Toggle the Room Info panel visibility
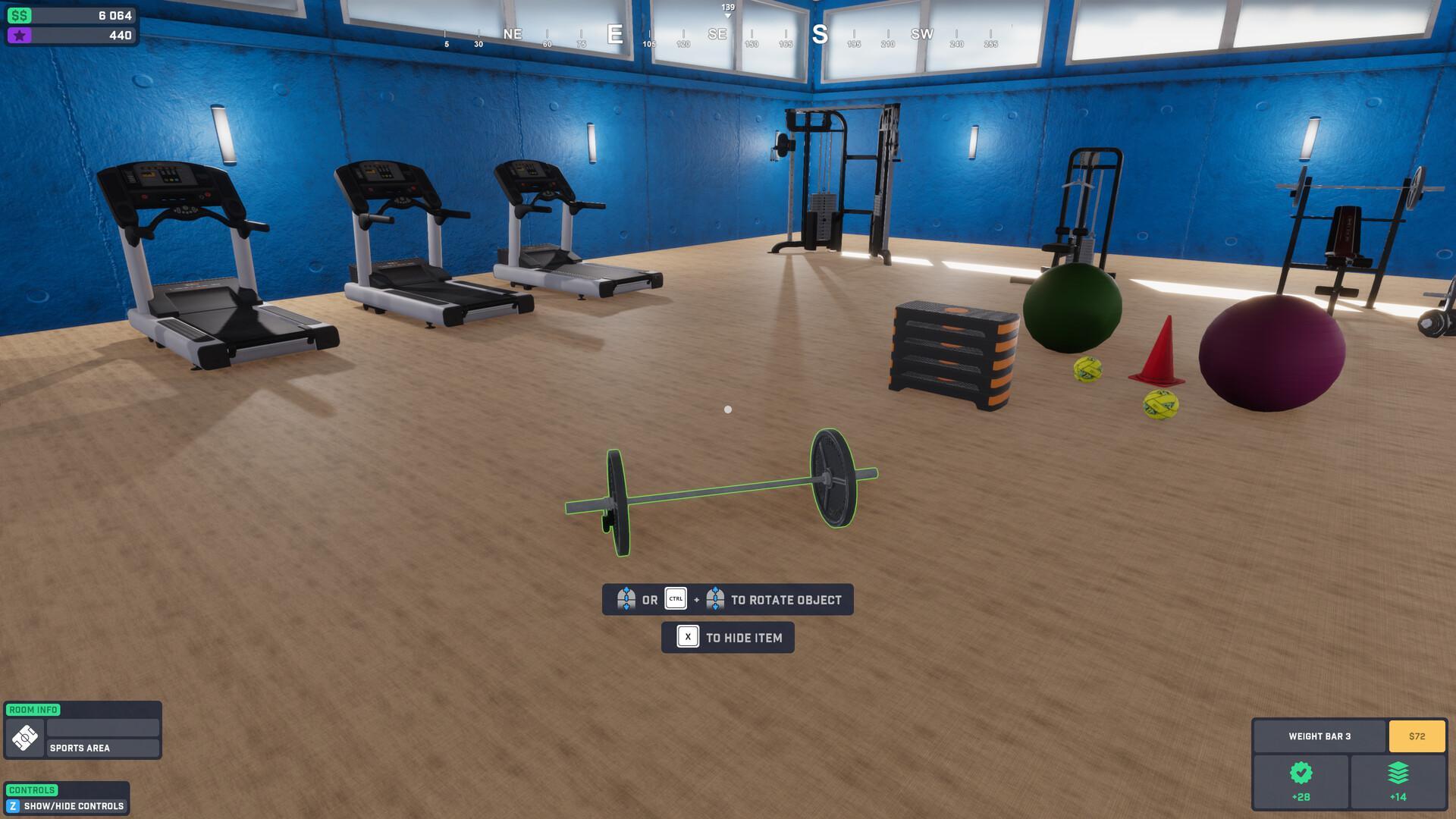The height and width of the screenshot is (819, 1456). [x=33, y=710]
